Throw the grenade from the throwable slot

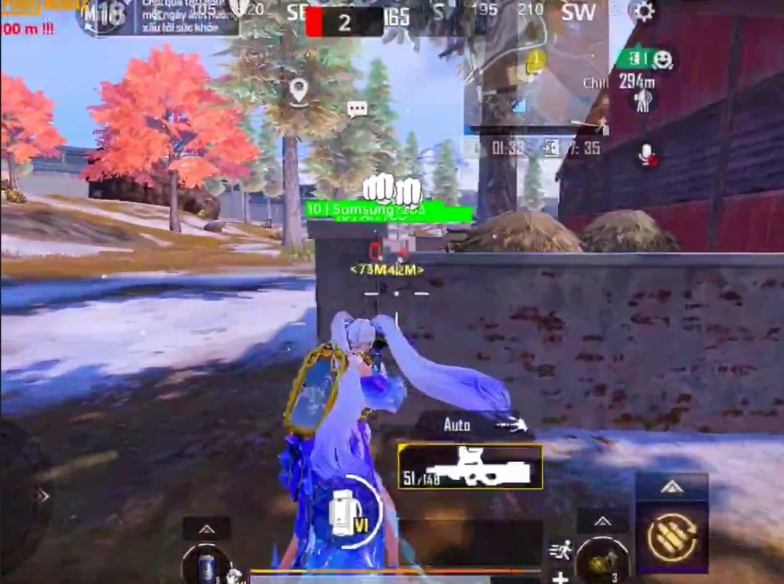[602, 559]
